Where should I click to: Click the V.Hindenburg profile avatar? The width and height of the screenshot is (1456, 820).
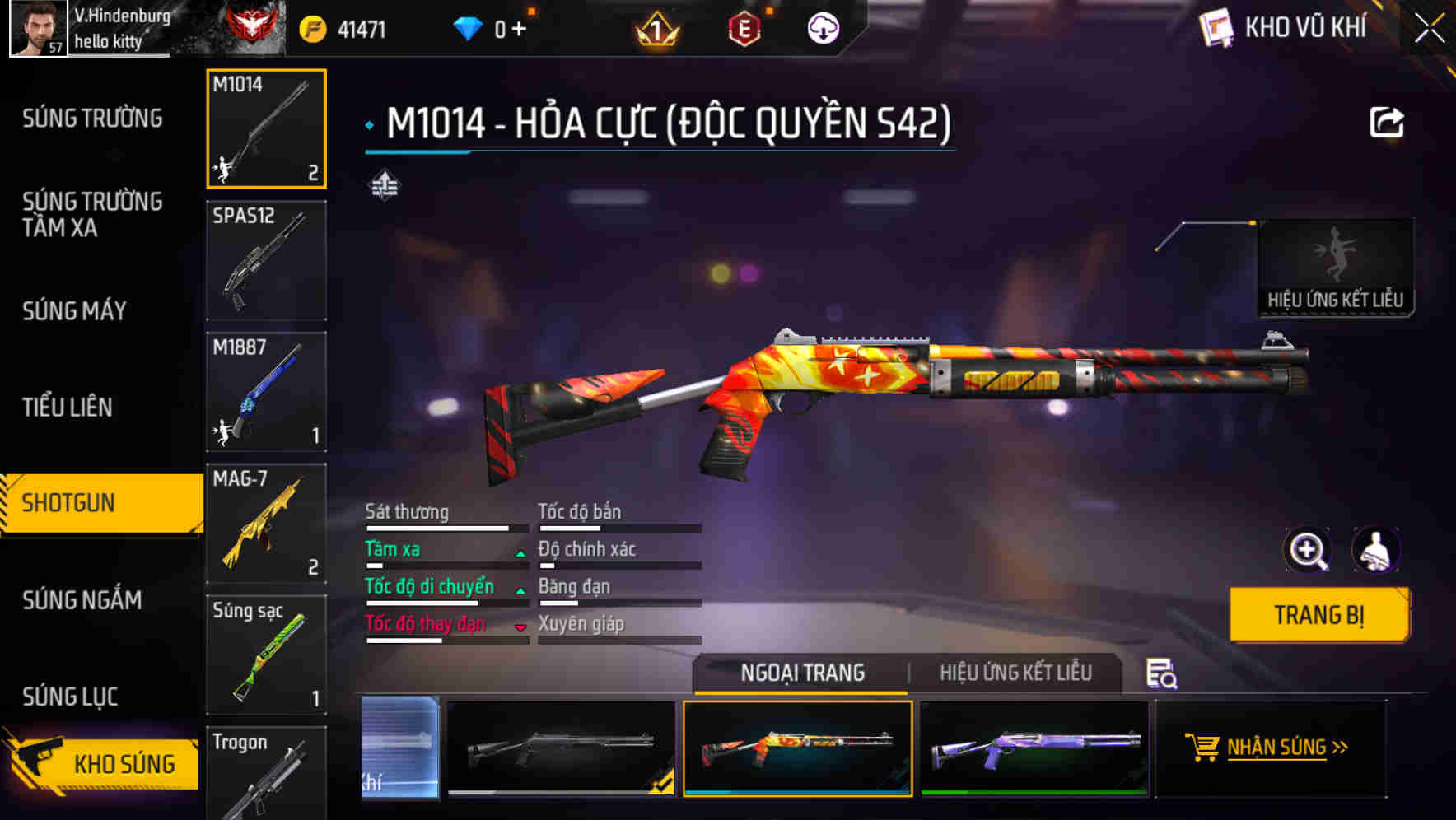[x=36, y=27]
